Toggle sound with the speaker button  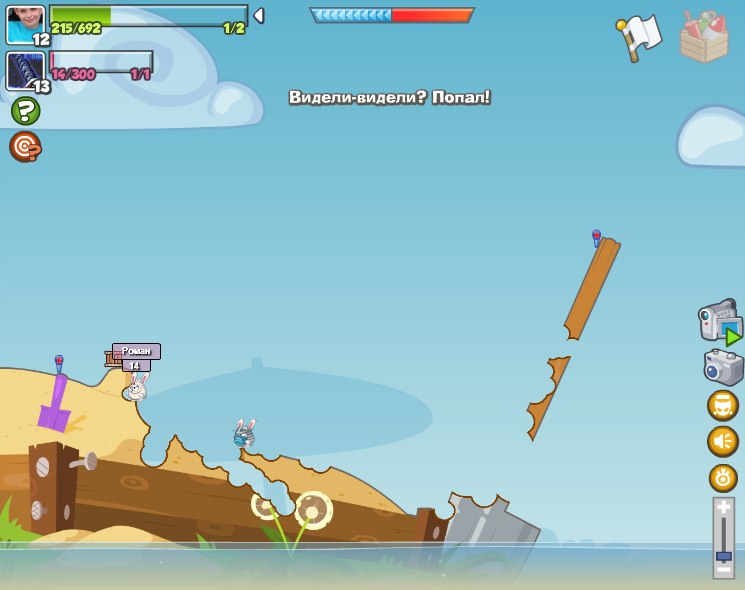pos(723,441)
